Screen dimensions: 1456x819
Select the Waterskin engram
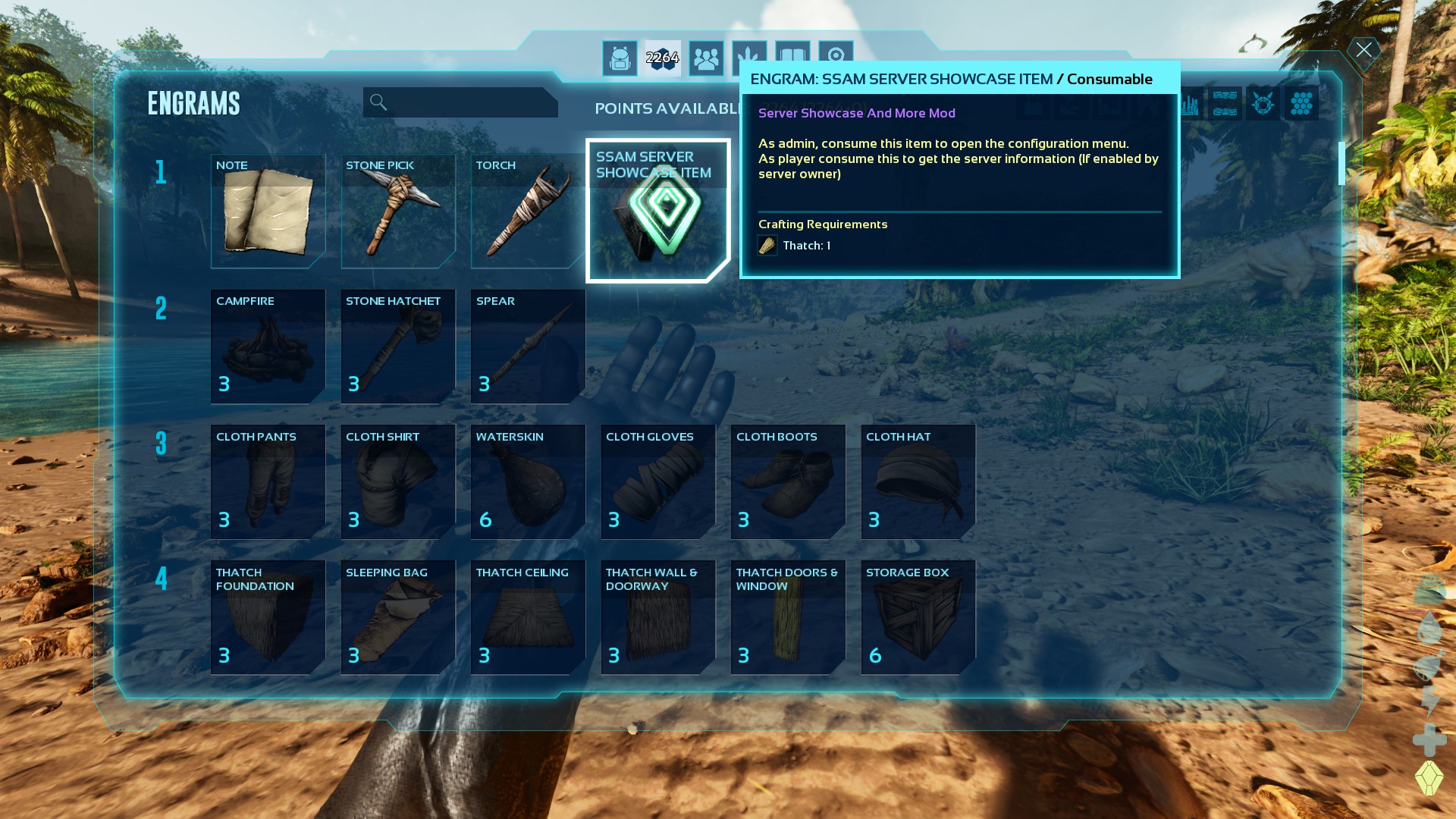[x=528, y=482]
